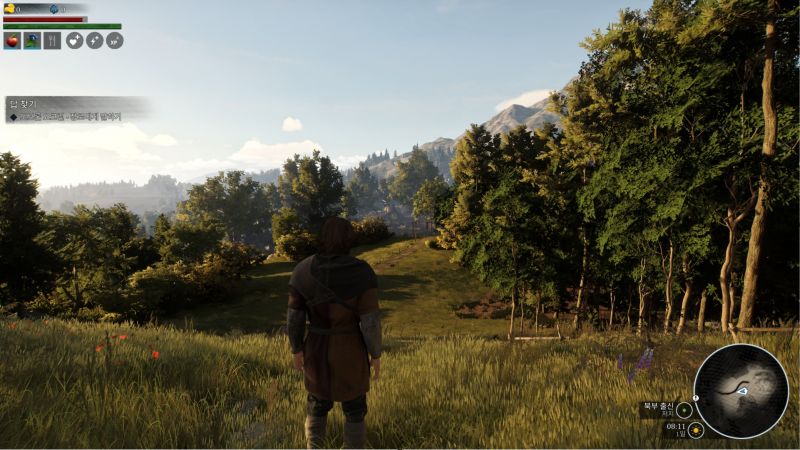The height and width of the screenshot is (450, 800).
Task: Click the XP bonus icon
Action: point(114,41)
